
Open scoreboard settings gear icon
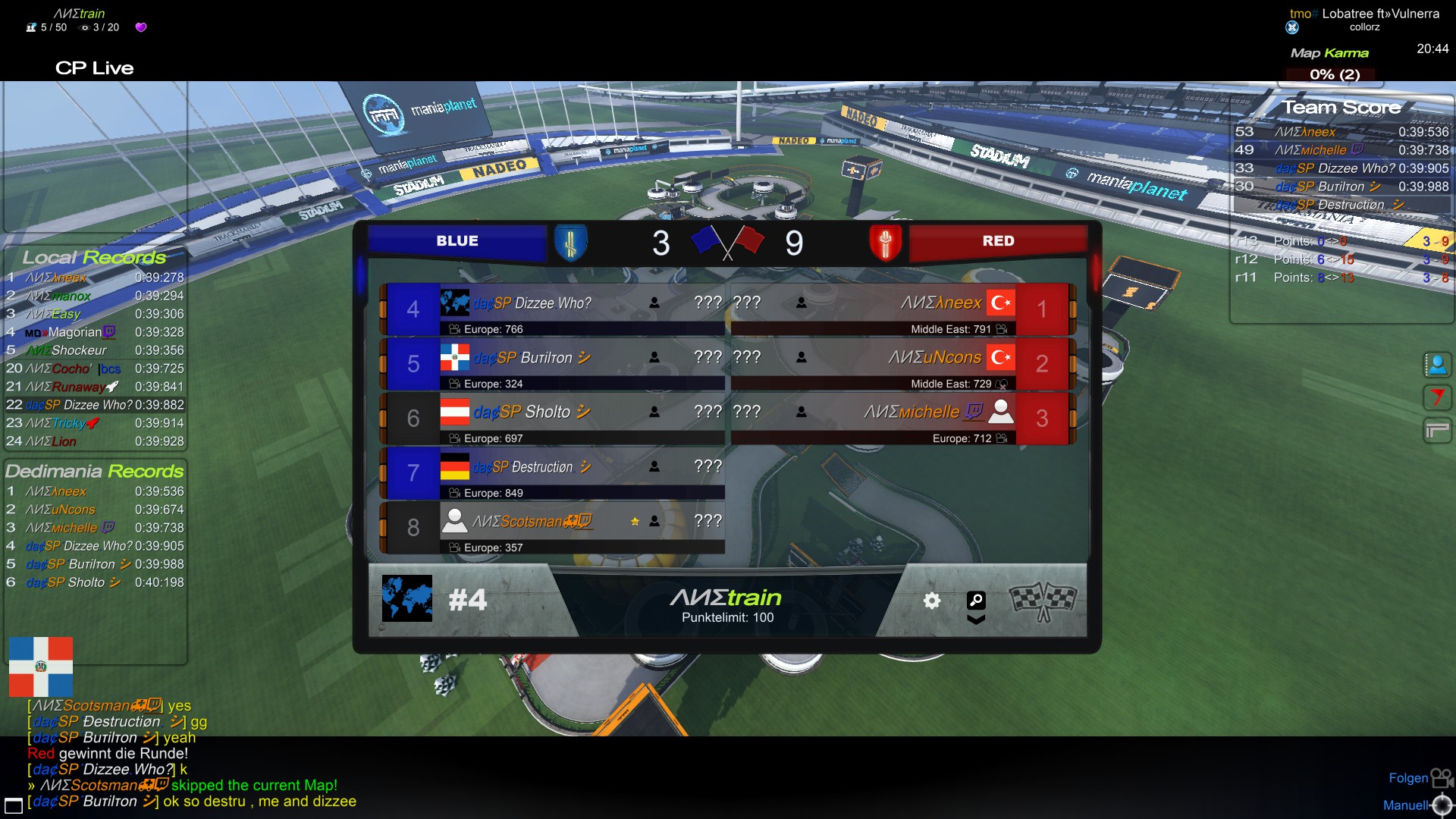[x=931, y=601]
